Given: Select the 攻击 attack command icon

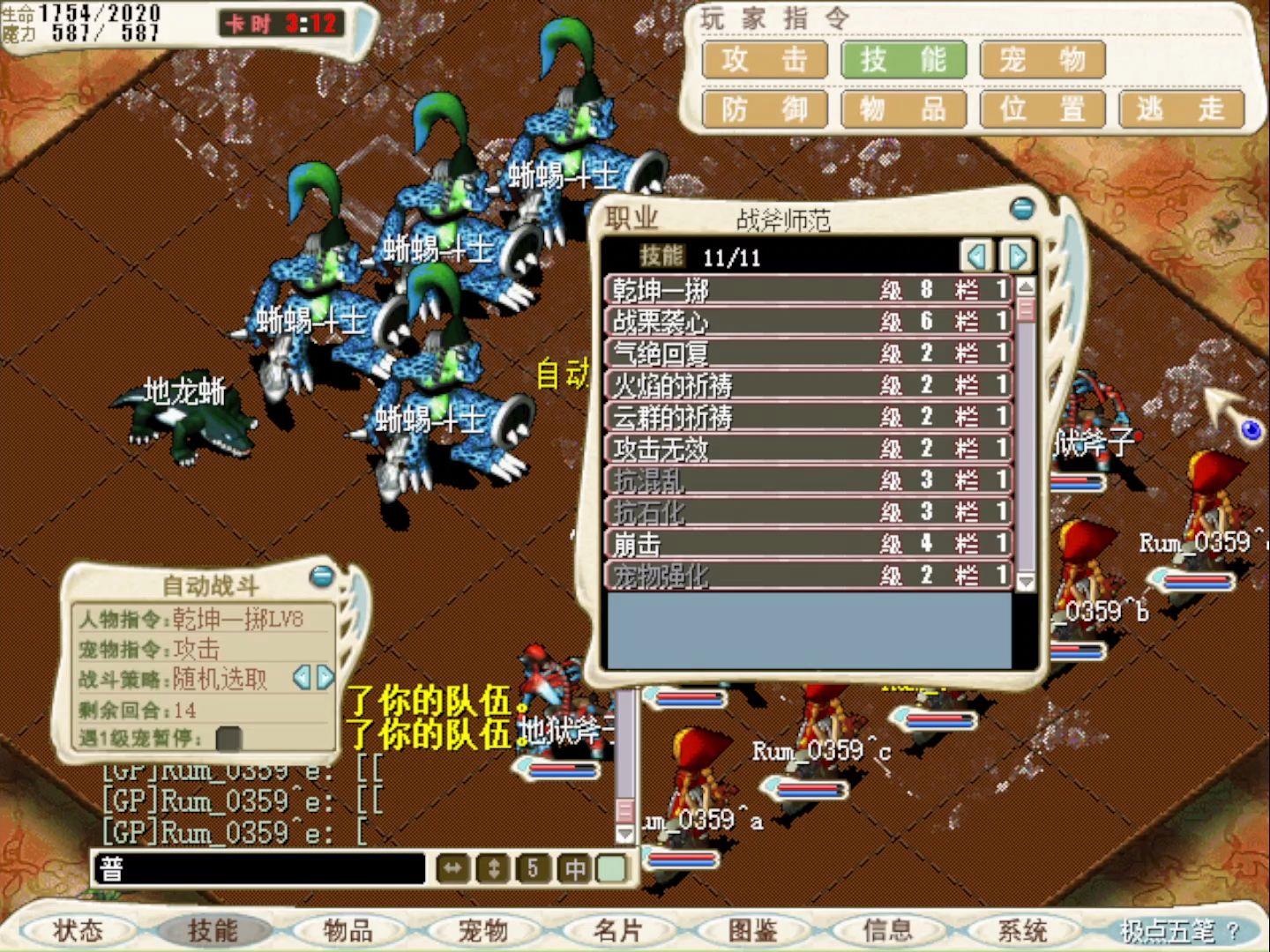Looking at the screenshot, I should coord(764,60).
